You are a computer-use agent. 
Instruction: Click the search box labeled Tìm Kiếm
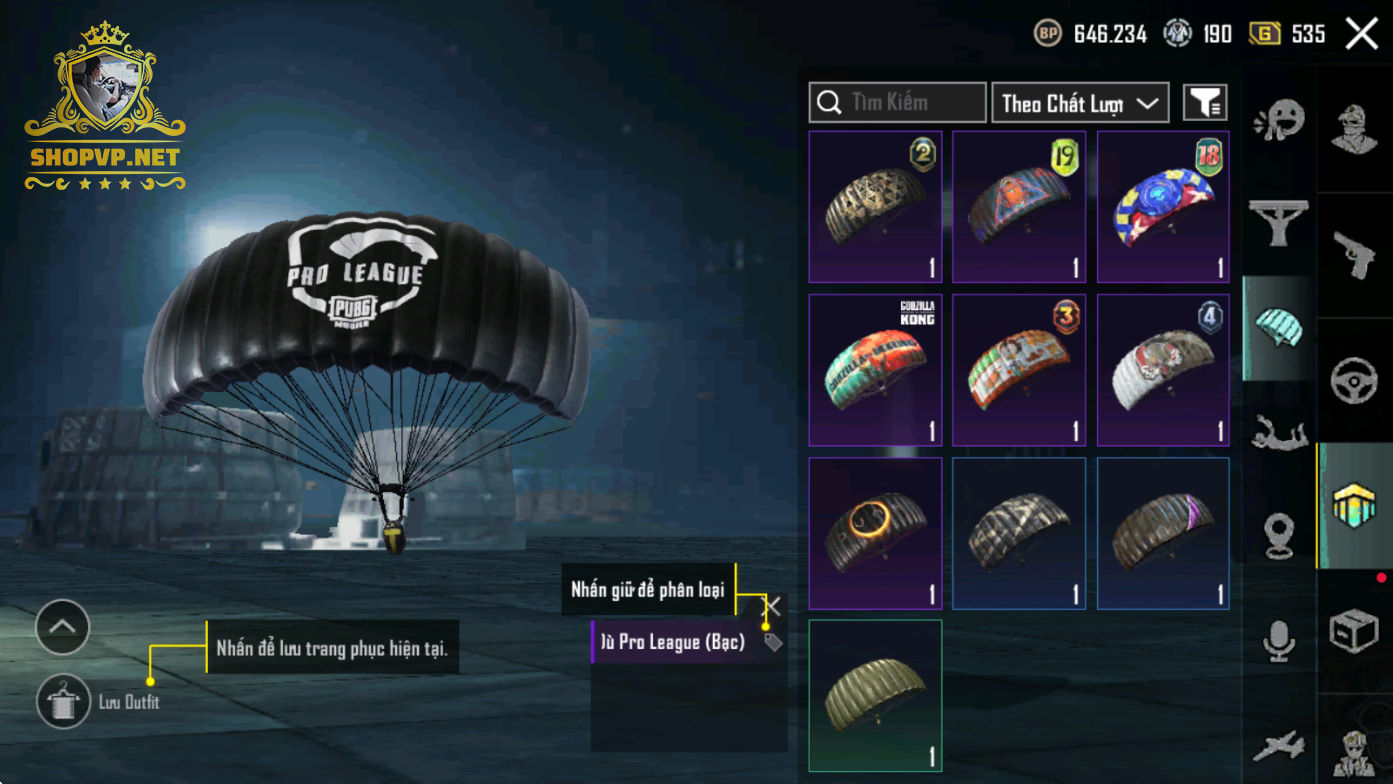897,103
